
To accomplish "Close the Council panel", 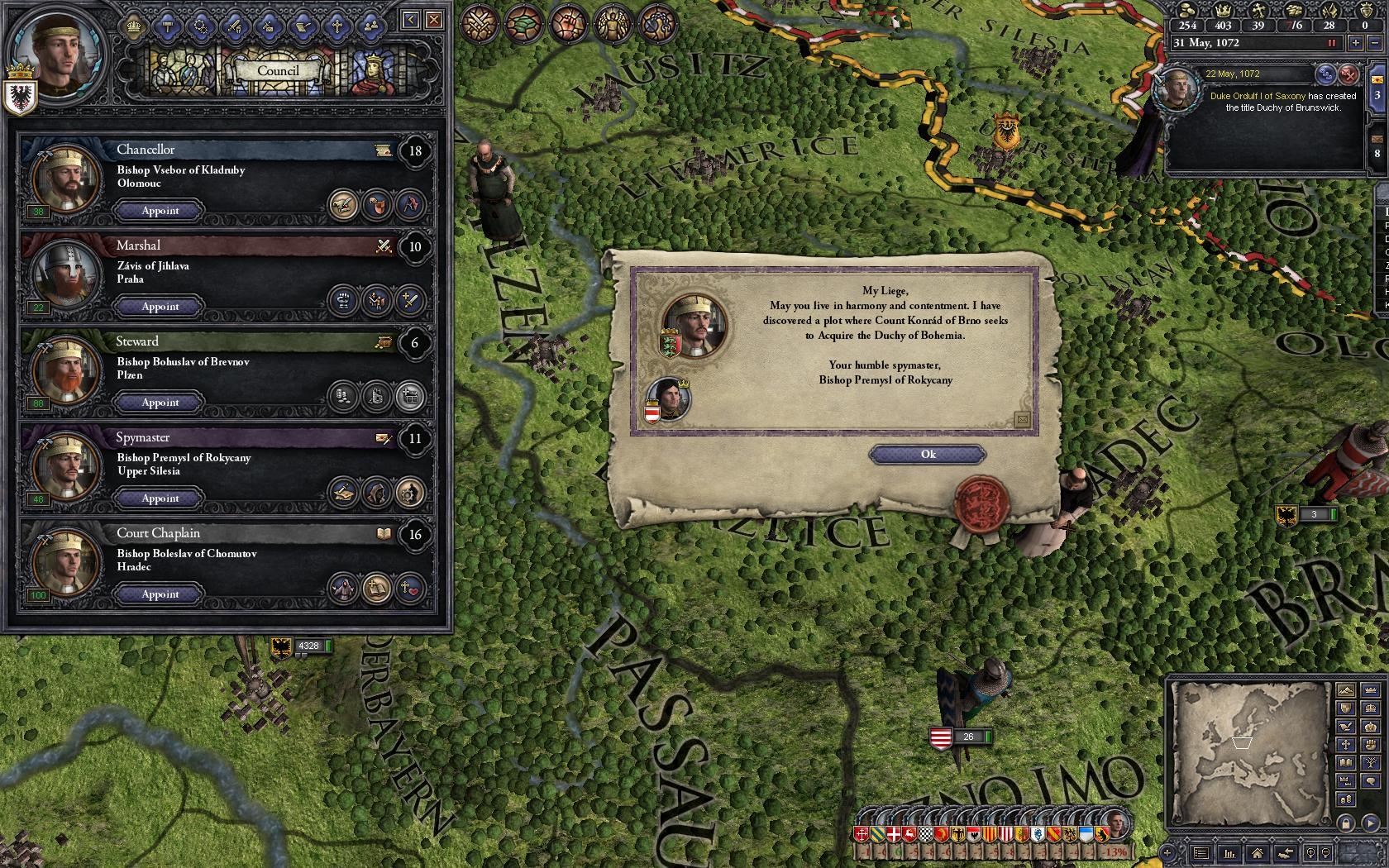I will coord(433,20).
